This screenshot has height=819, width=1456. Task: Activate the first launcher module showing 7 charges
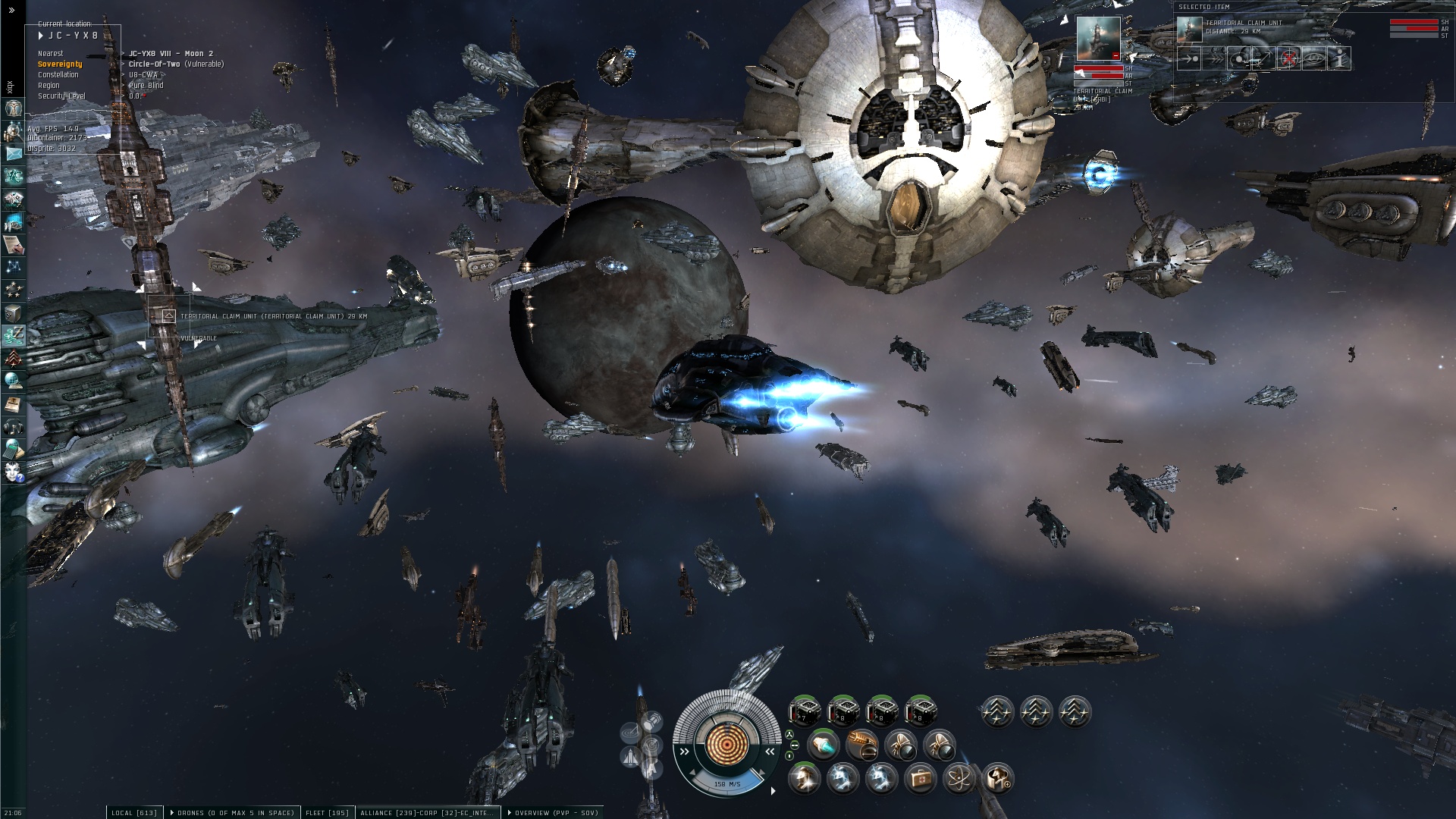pos(804,712)
